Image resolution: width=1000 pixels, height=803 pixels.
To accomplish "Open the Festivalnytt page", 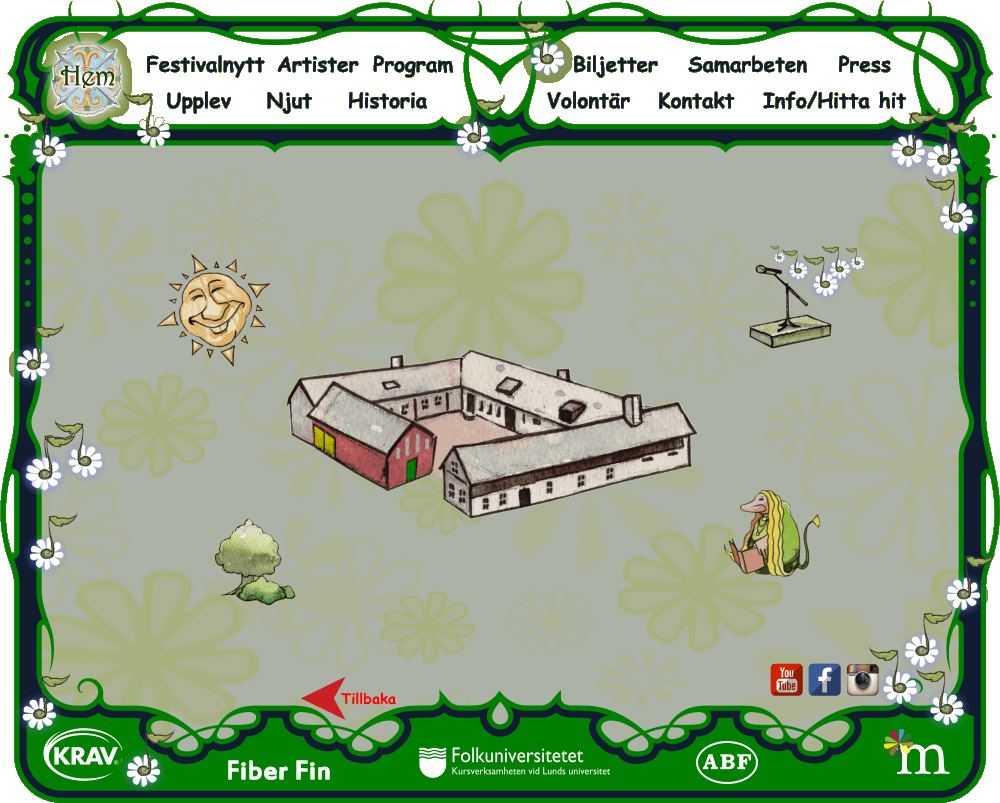I will pyautogui.click(x=205, y=66).
